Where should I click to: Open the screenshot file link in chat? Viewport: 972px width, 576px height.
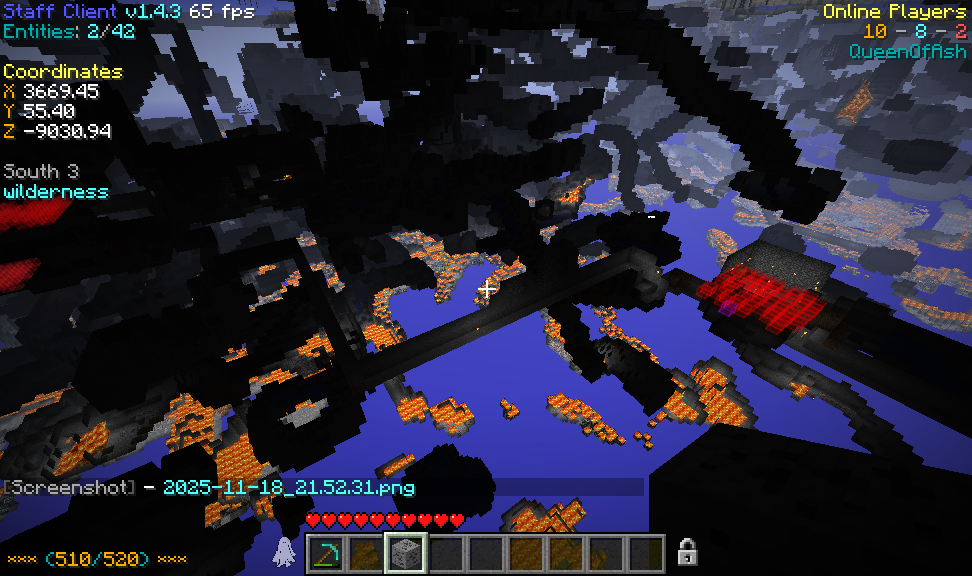click(288, 488)
